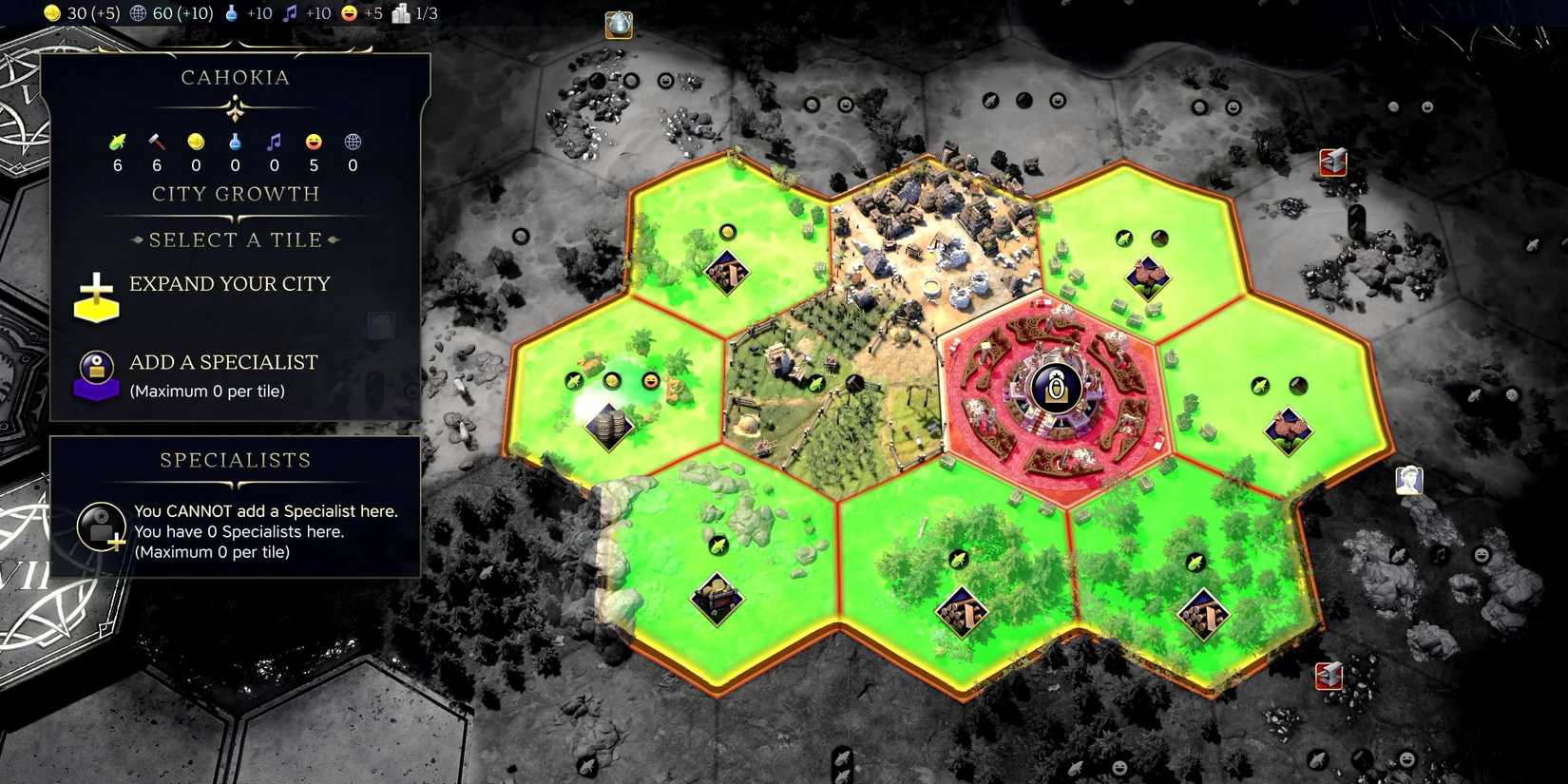Click the hammer production icon under Cahokia
Screen dimensions: 1568x784
156,141
